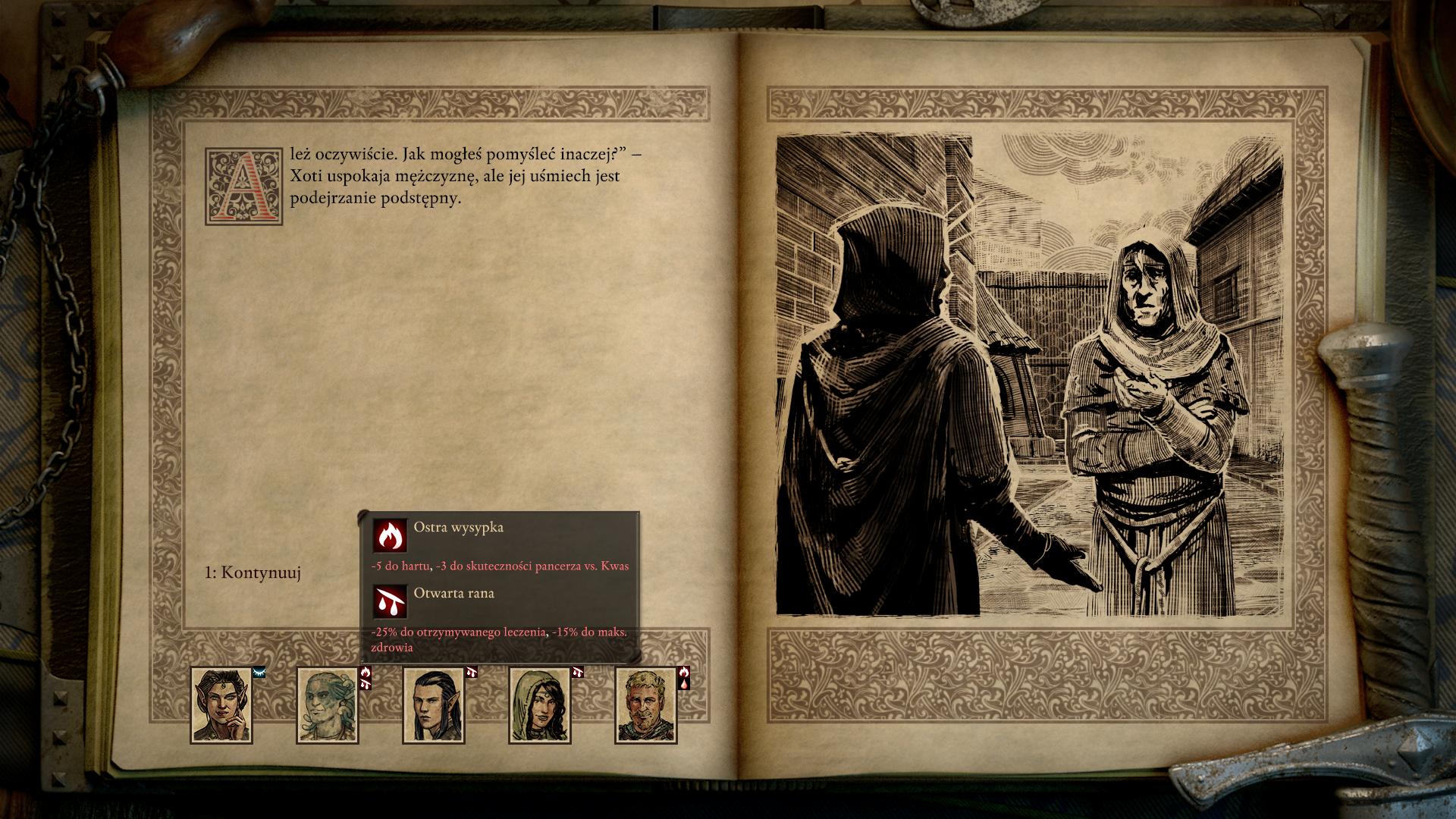Choose the blond bearded man portrait
Viewport: 1456px width, 819px height.
[x=645, y=704]
